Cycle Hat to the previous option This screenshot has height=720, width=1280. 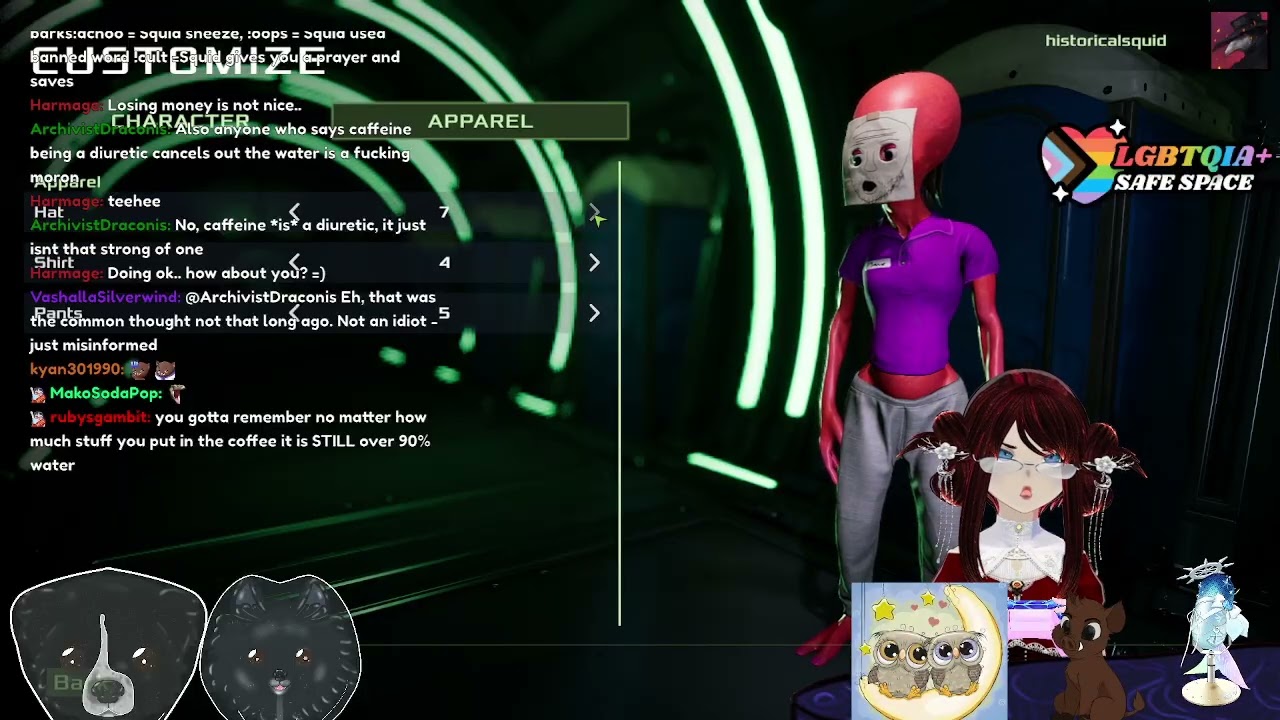pyautogui.click(x=295, y=213)
